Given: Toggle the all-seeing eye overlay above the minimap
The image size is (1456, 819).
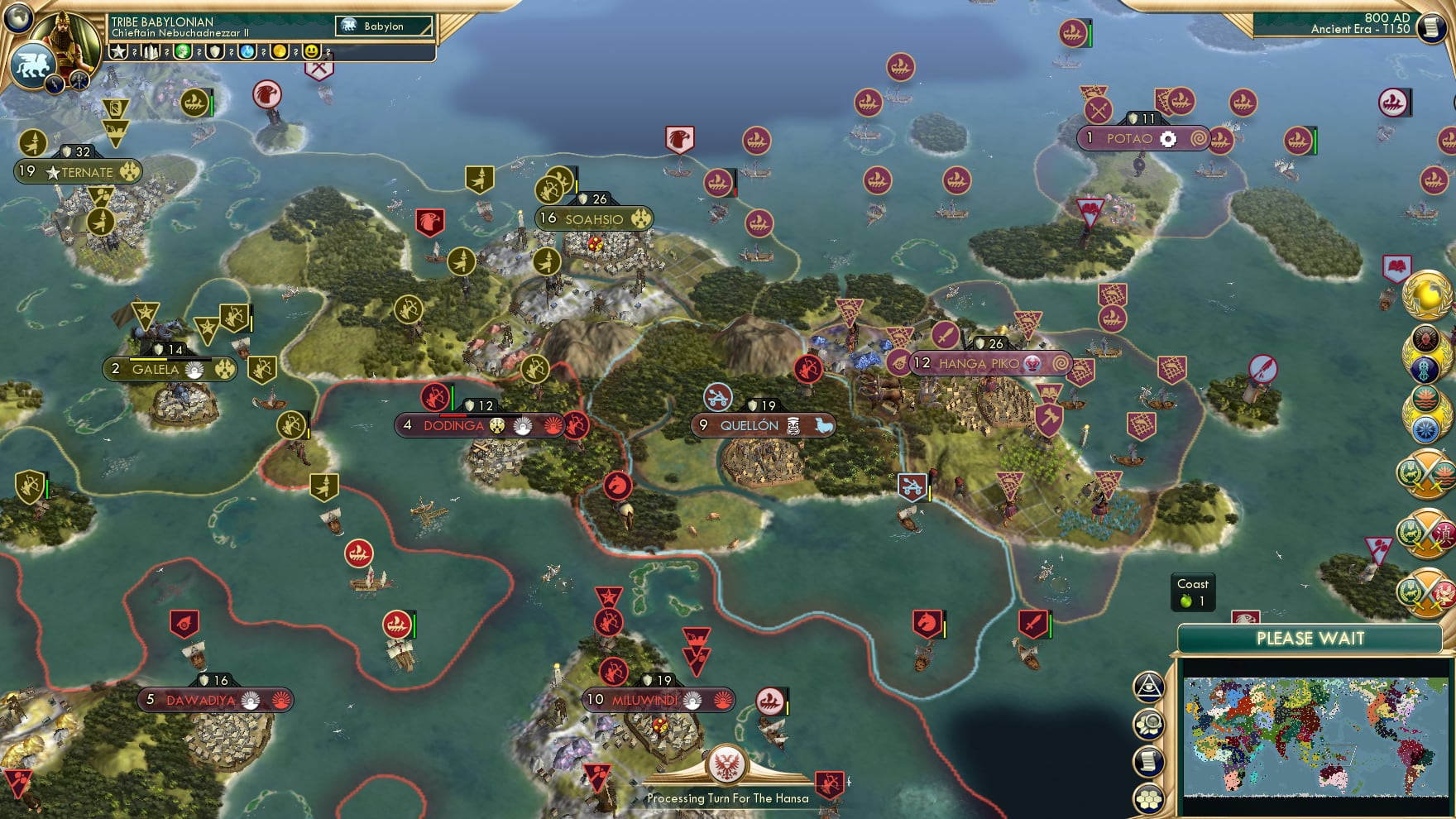Looking at the screenshot, I should point(1149,687).
